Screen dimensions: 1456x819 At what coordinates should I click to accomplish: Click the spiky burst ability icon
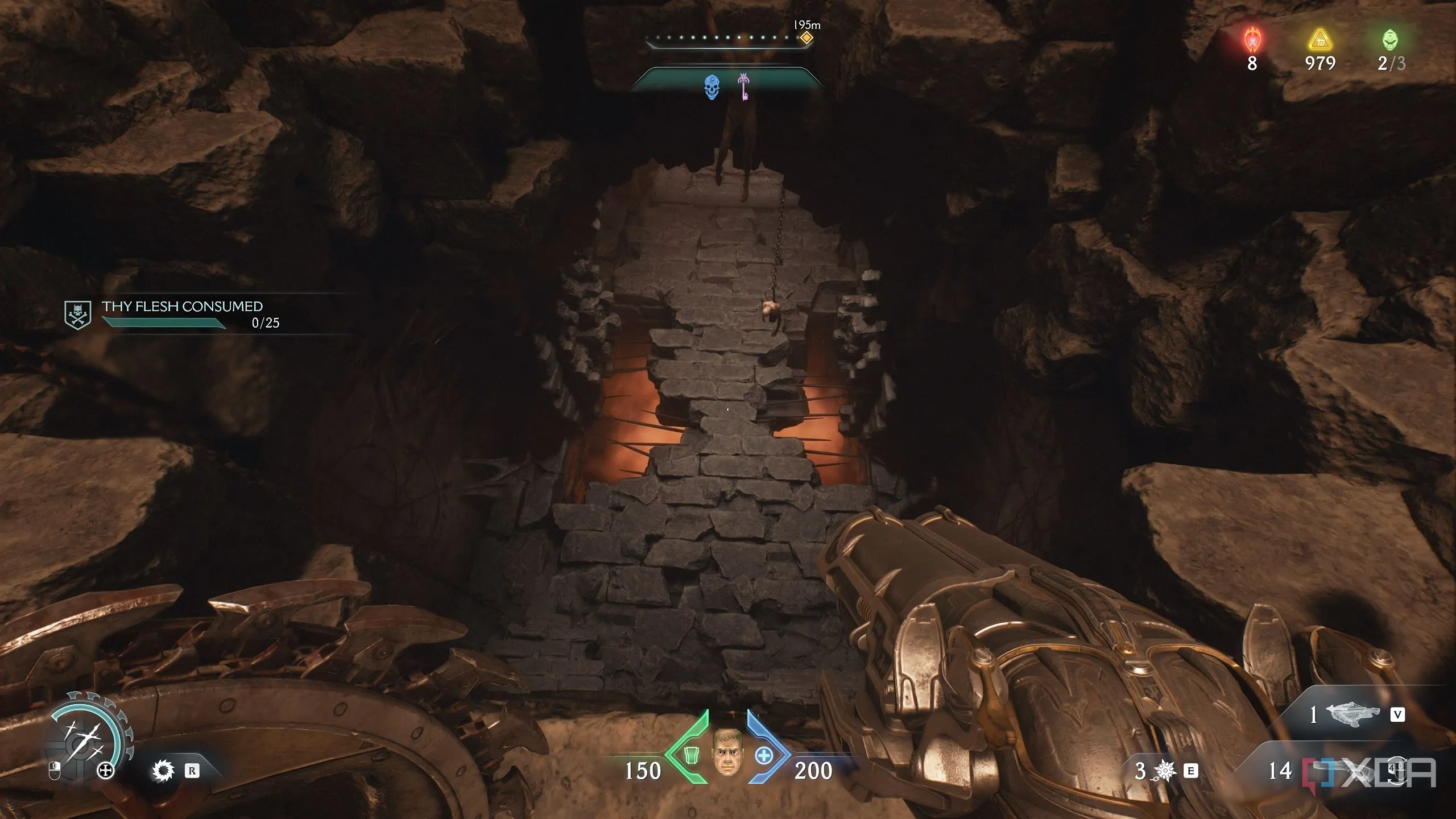pos(1165,771)
